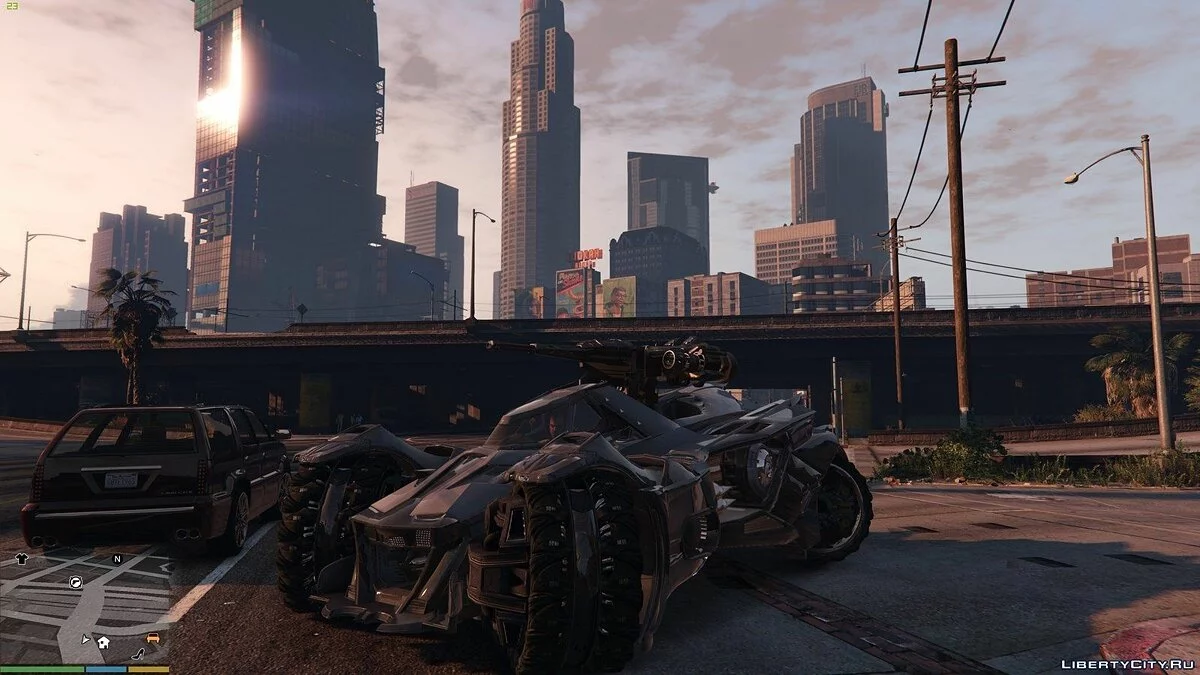Select the Ammu-Nation gun blip on minimap

pos(76,581)
